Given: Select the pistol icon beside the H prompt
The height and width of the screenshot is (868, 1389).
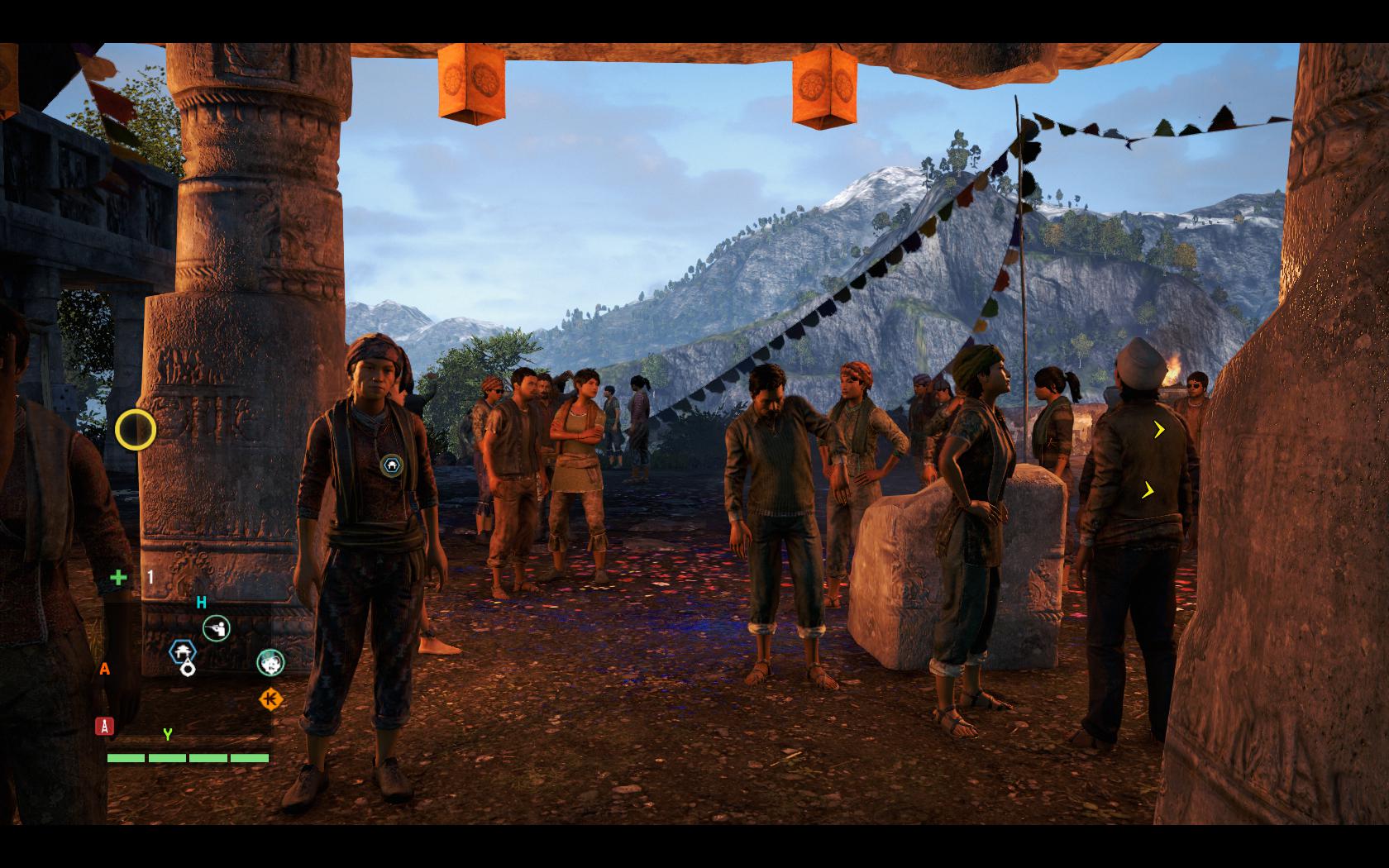Looking at the screenshot, I should (216, 627).
